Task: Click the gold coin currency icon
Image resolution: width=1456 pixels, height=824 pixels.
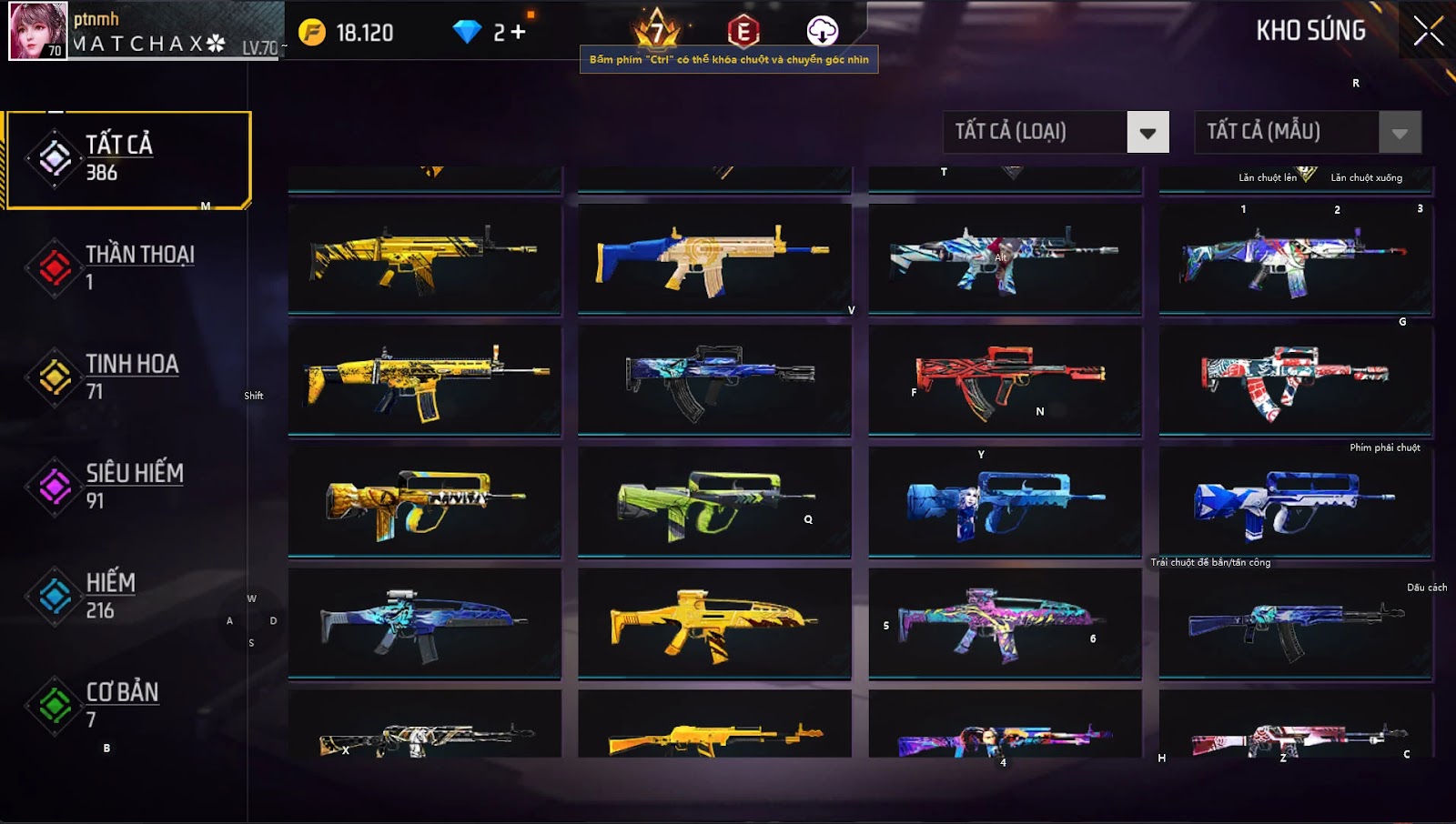Action: click(312, 33)
